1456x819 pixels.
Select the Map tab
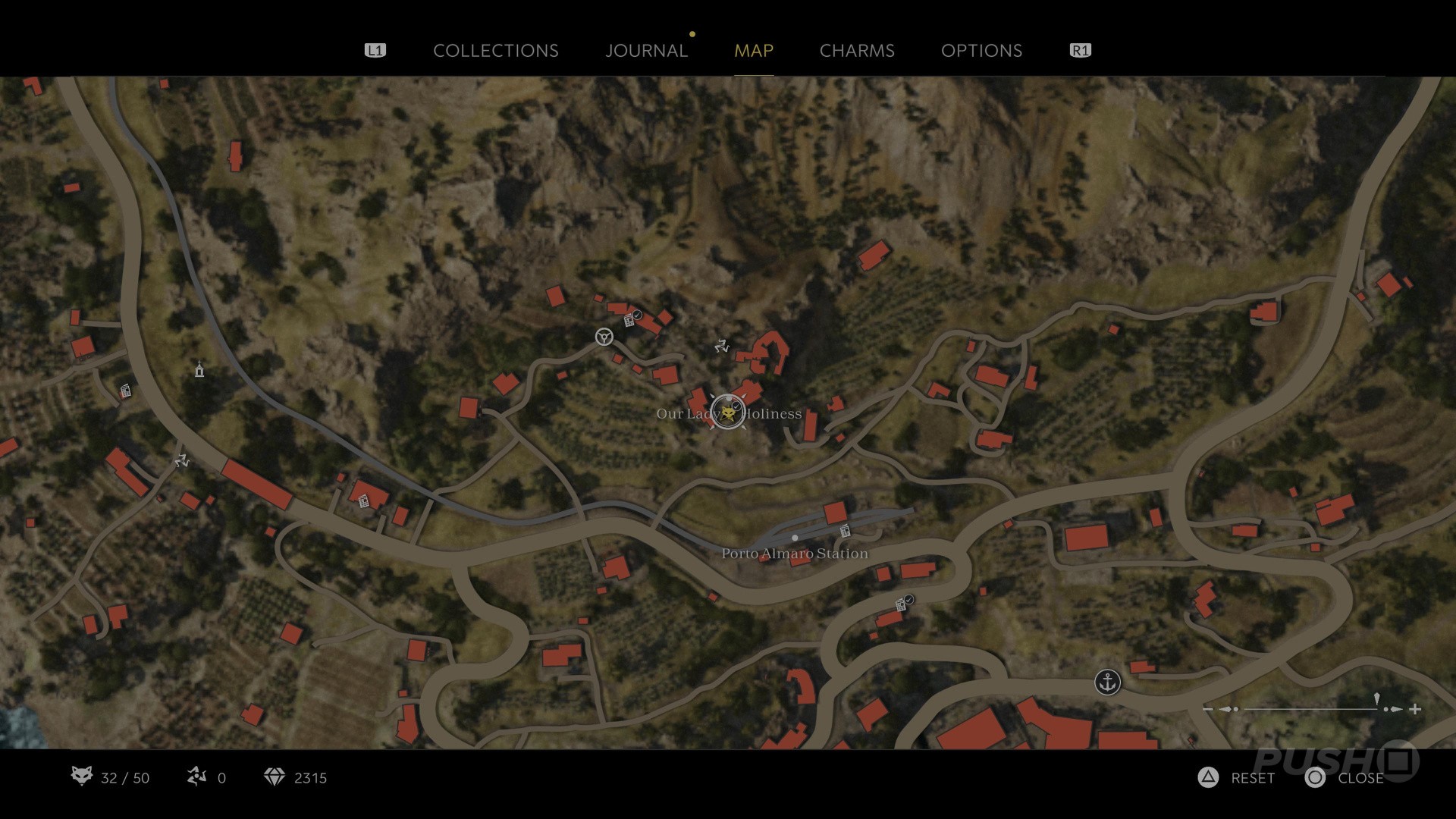(x=754, y=51)
